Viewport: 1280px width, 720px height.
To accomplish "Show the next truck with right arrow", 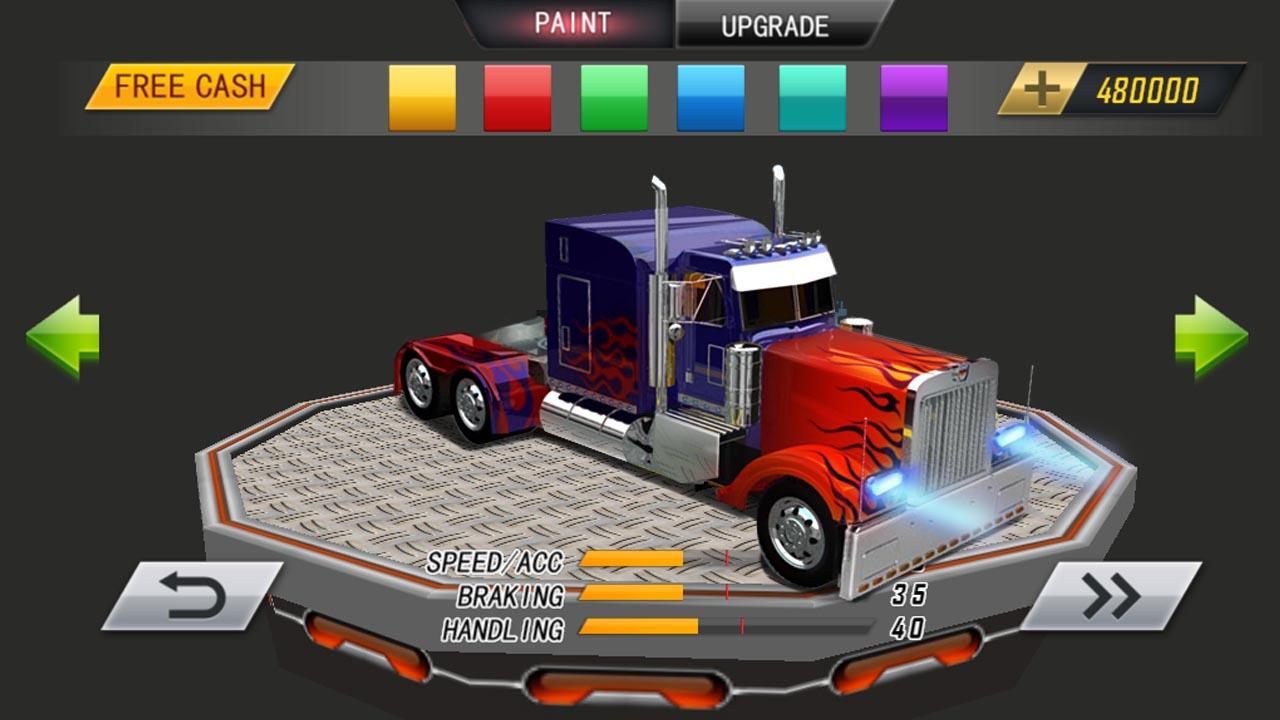I will click(x=1211, y=337).
